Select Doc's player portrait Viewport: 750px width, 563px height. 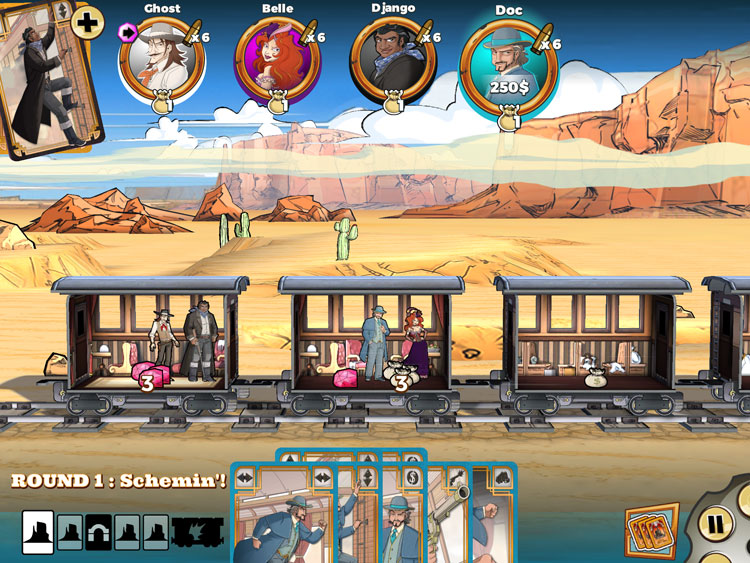[x=507, y=67]
